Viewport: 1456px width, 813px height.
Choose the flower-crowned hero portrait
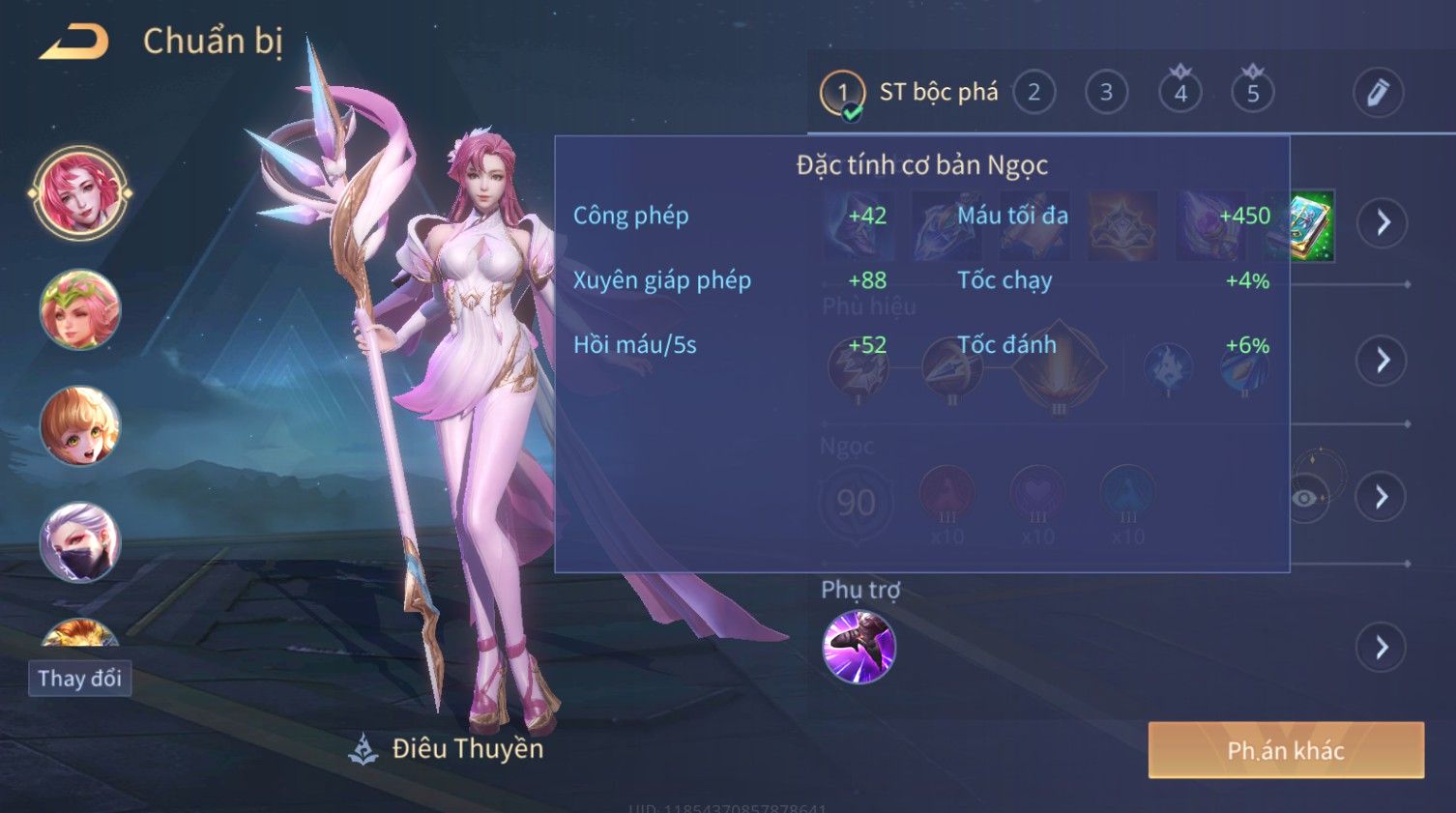[x=80, y=309]
